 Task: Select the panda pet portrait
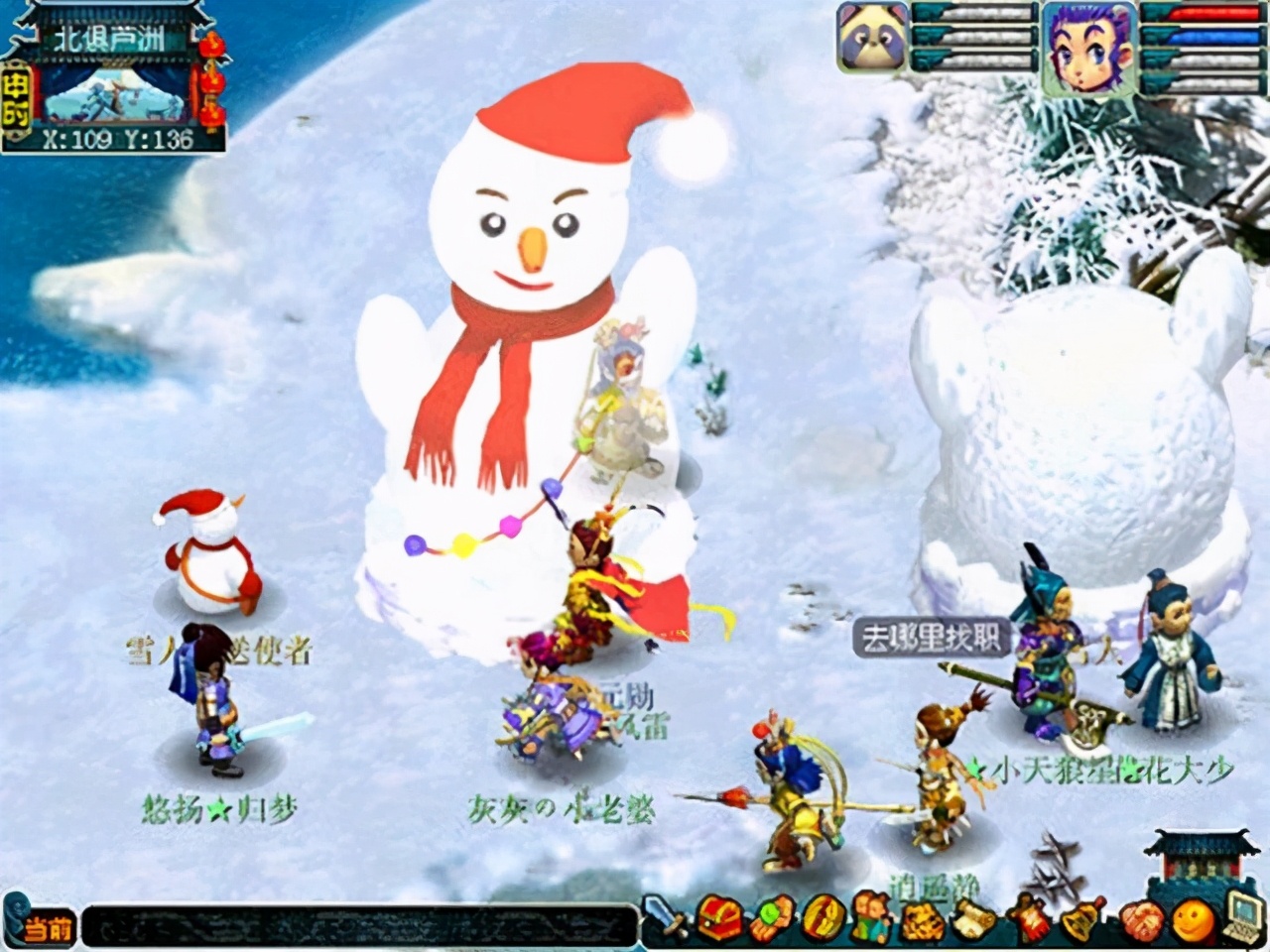tap(872, 37)
